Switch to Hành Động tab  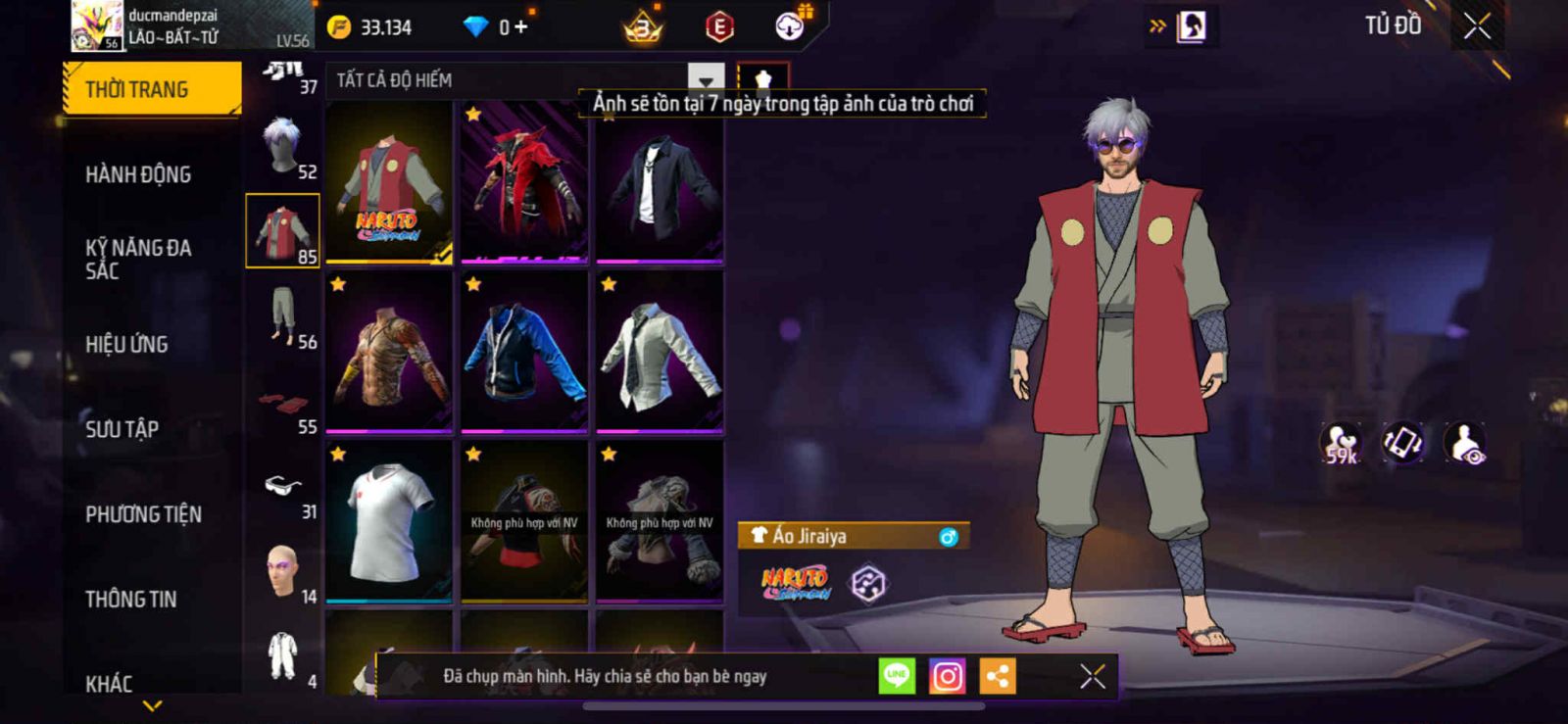point(138,174)
